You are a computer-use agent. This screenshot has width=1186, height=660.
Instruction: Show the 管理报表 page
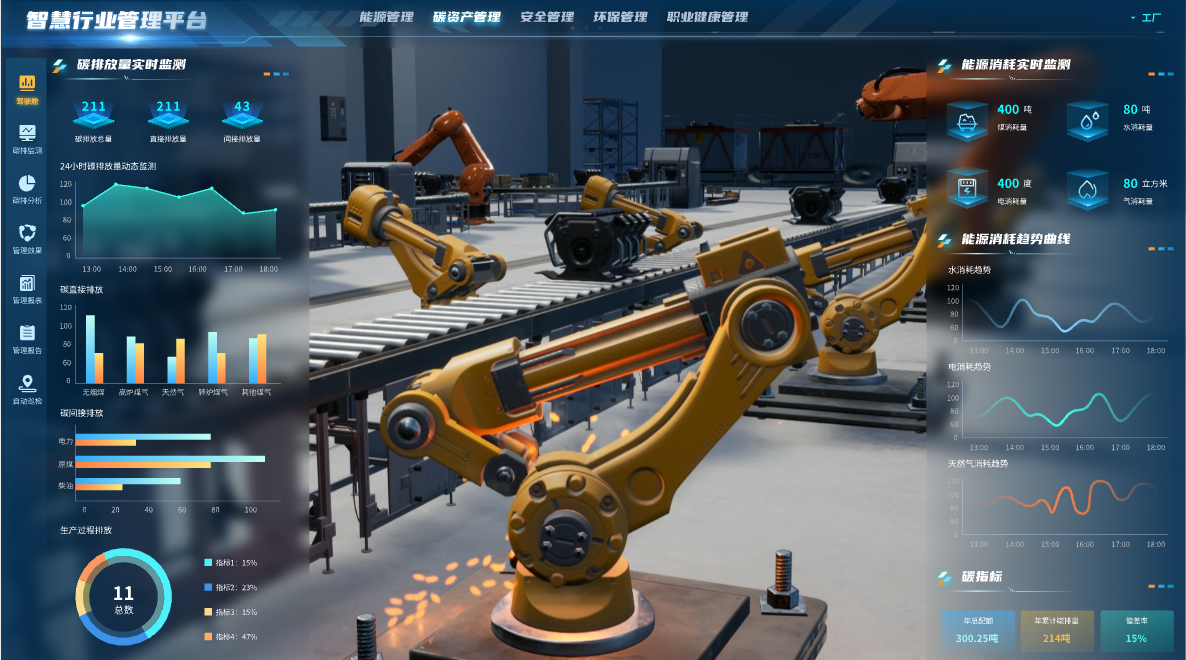(27, 289)
